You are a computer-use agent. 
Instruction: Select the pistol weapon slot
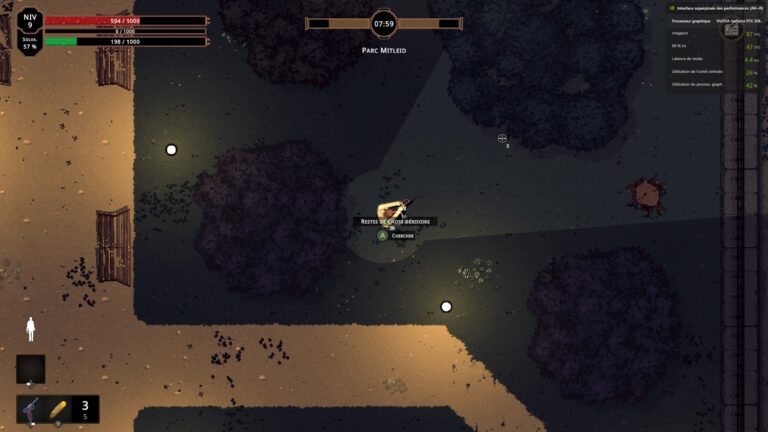(31, 409)
